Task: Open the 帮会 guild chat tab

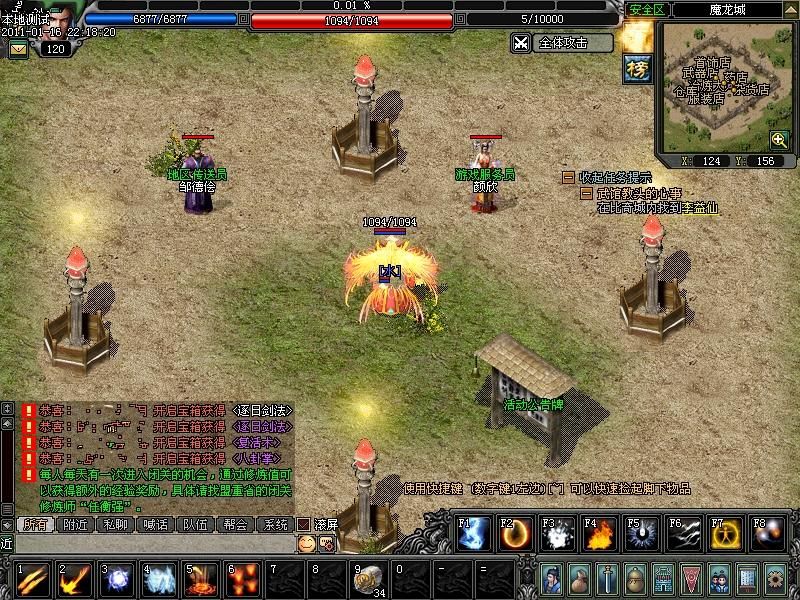Action: click(235, 524)
